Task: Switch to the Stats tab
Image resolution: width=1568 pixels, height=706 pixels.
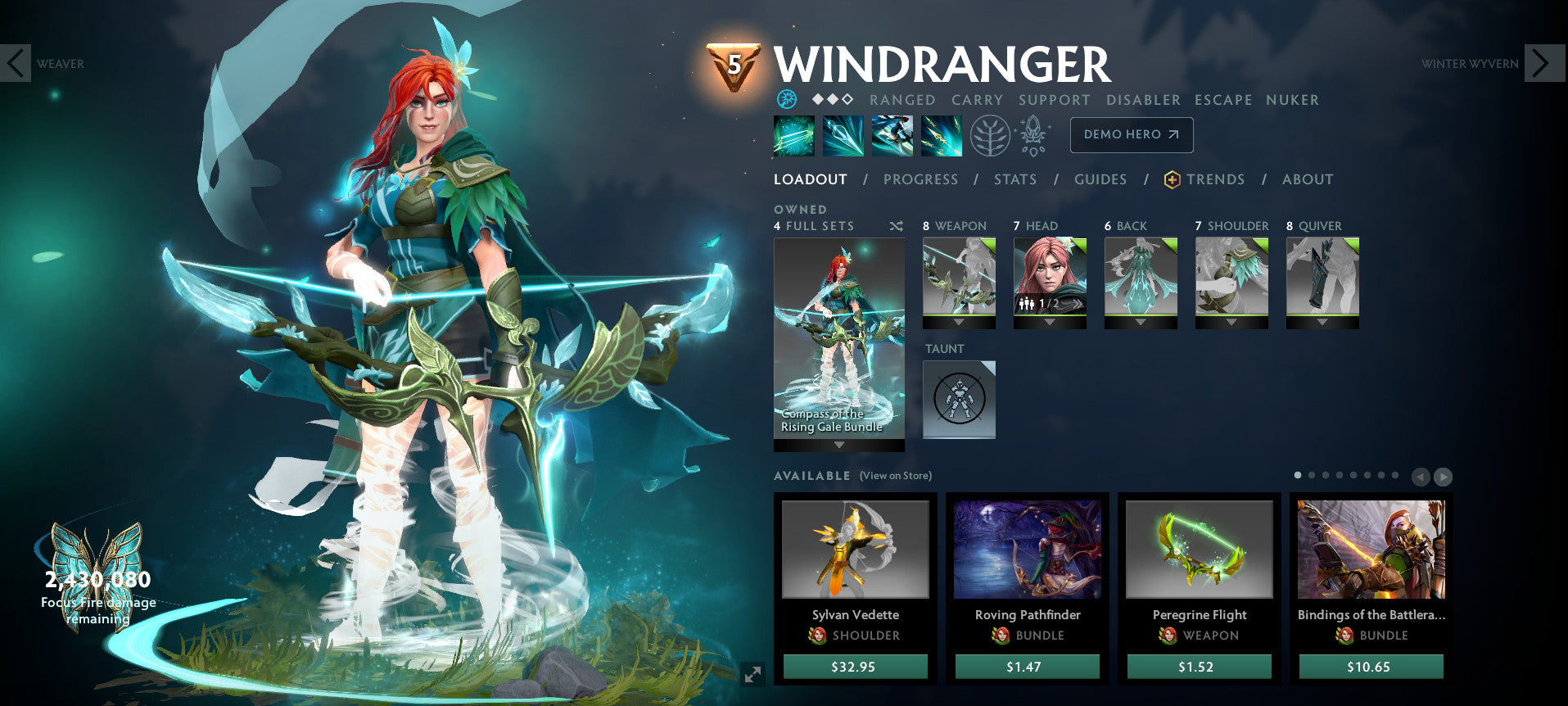Action: [x=1014, y=179]
